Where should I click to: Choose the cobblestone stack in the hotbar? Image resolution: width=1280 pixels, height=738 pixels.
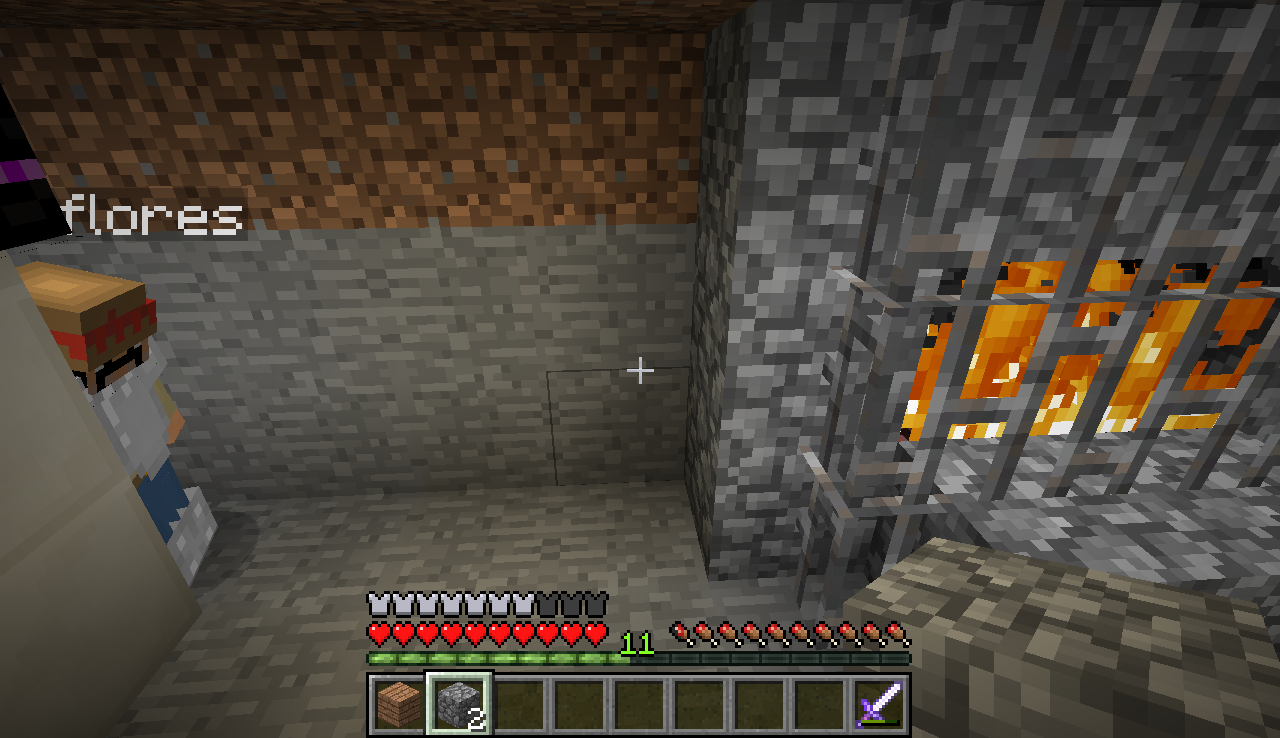(459, 704)
